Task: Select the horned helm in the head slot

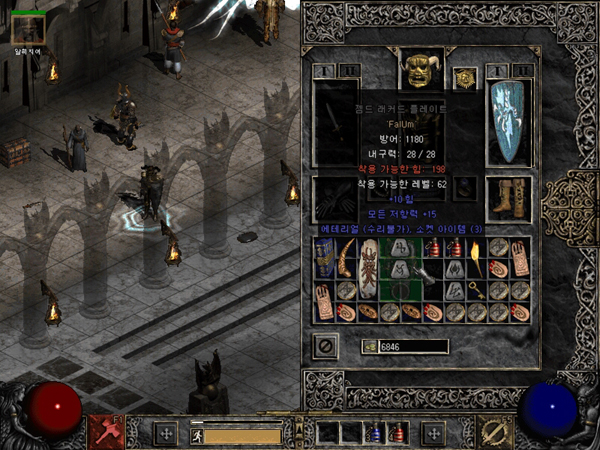Action: [420, 69]
